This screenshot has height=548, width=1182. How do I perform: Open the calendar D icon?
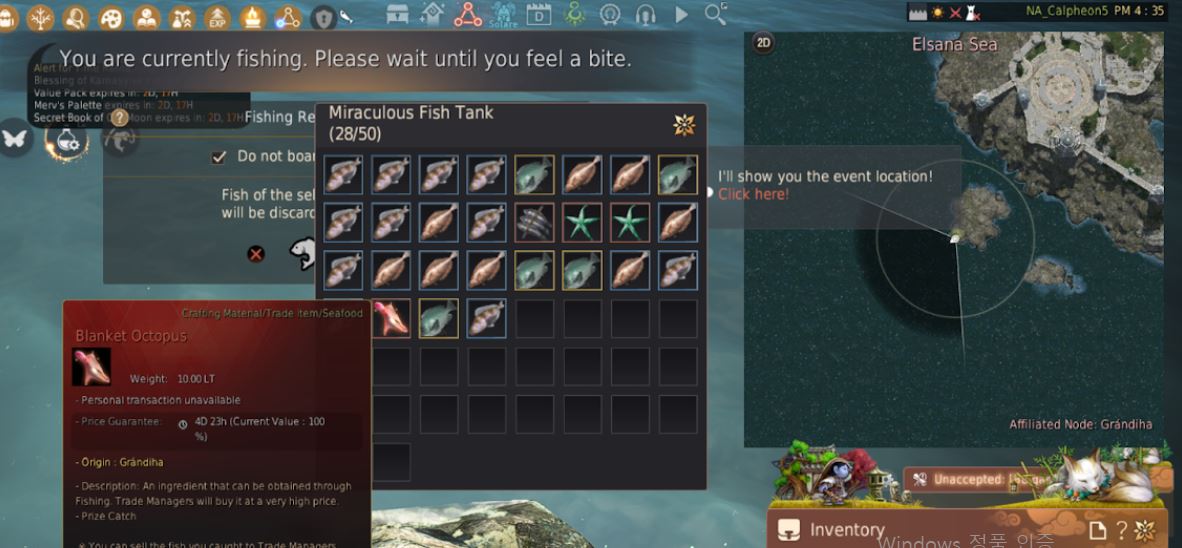click(x=539, y=15)
